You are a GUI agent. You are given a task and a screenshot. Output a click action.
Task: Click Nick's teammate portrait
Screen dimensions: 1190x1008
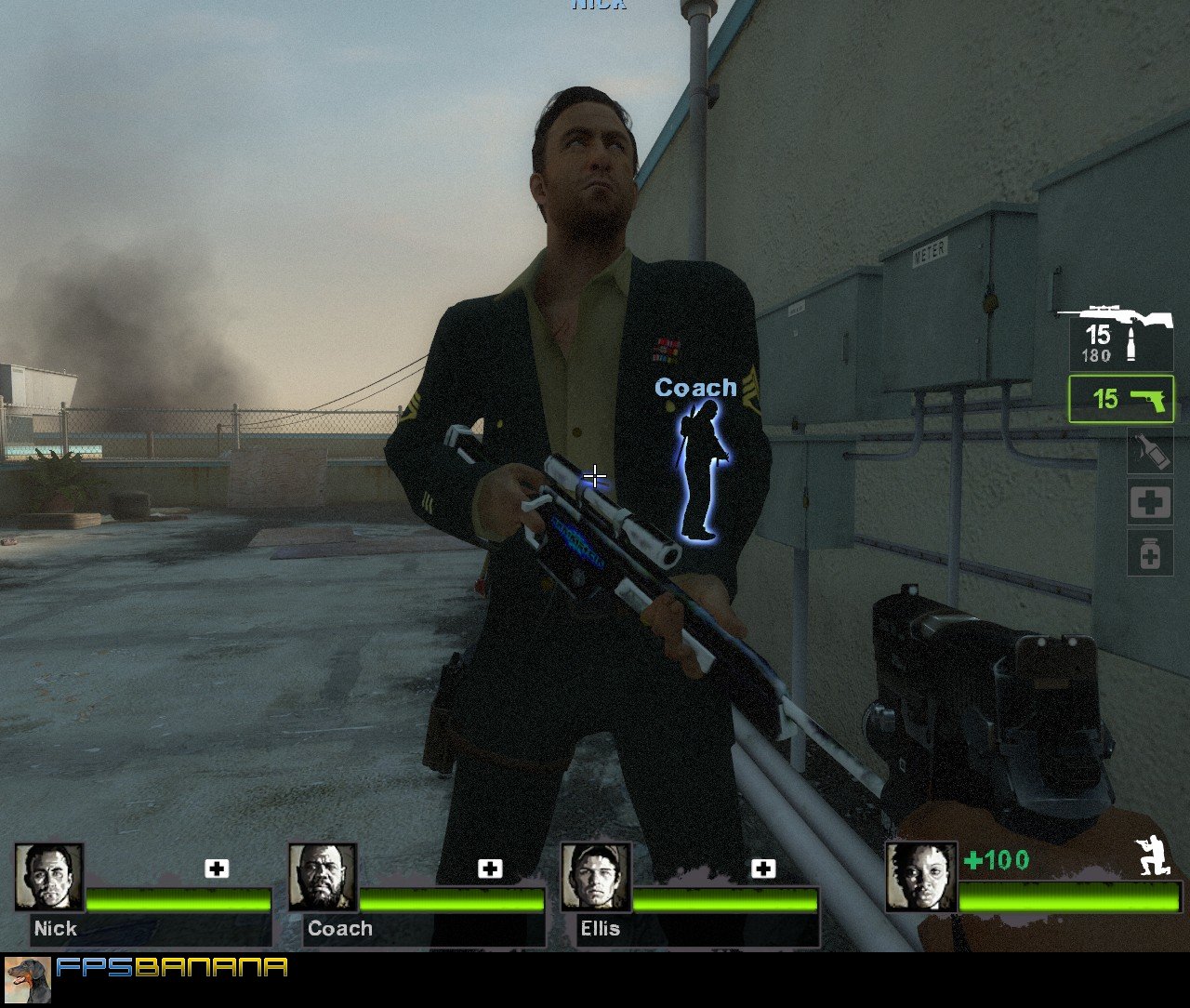pos(49,877)
